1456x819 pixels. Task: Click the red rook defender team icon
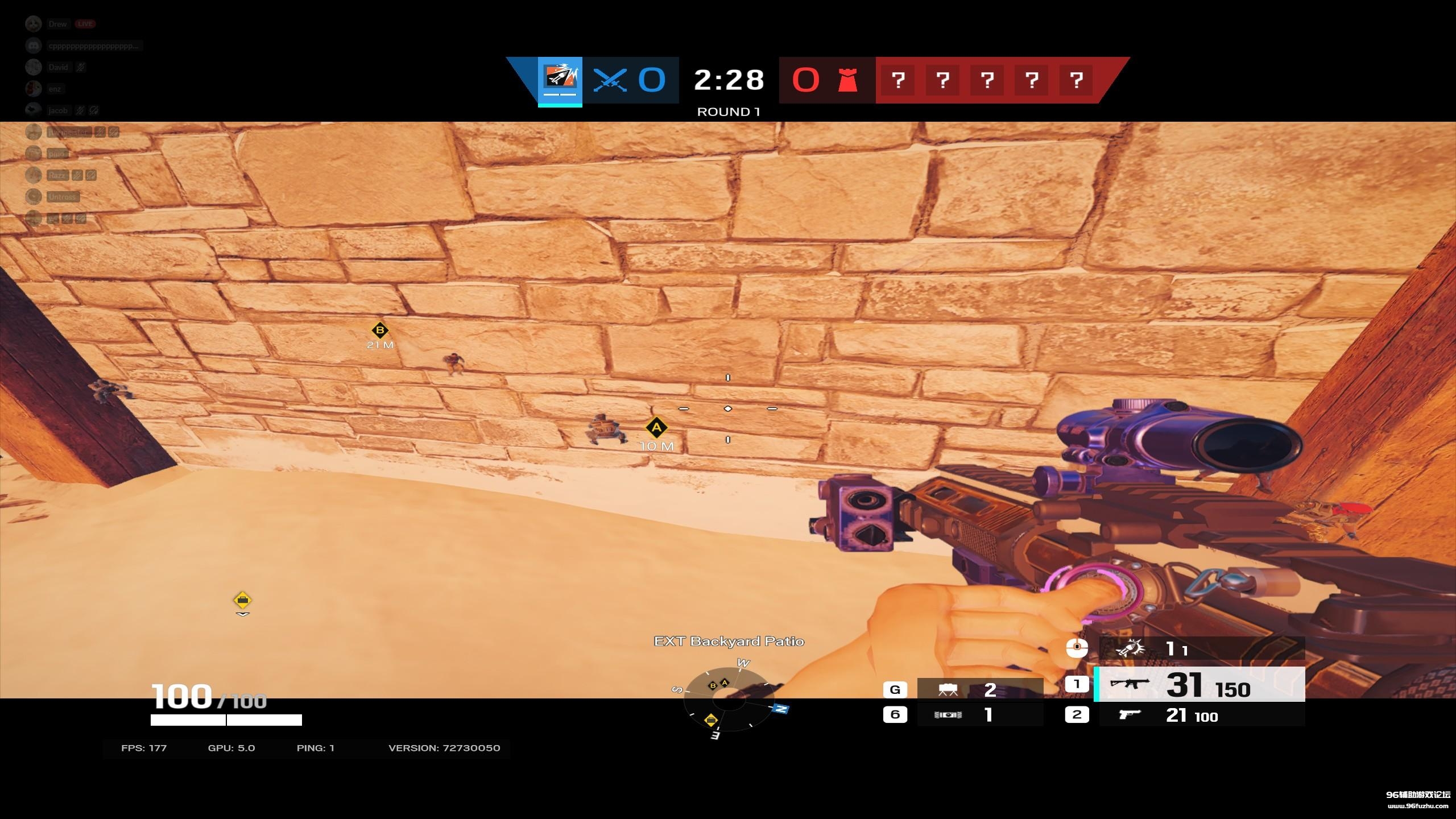pyautogui.click(x=847, y=80)
